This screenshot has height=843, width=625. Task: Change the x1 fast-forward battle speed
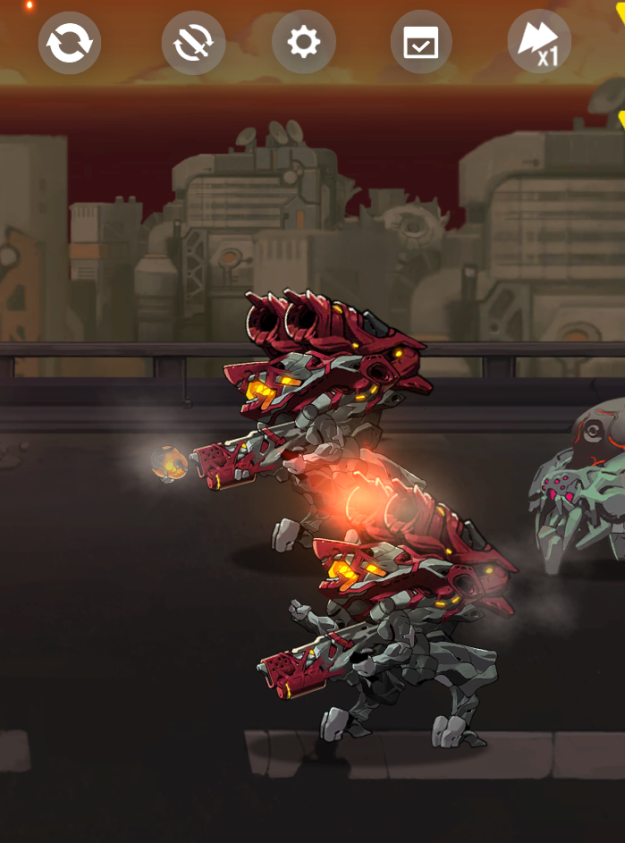539,43
